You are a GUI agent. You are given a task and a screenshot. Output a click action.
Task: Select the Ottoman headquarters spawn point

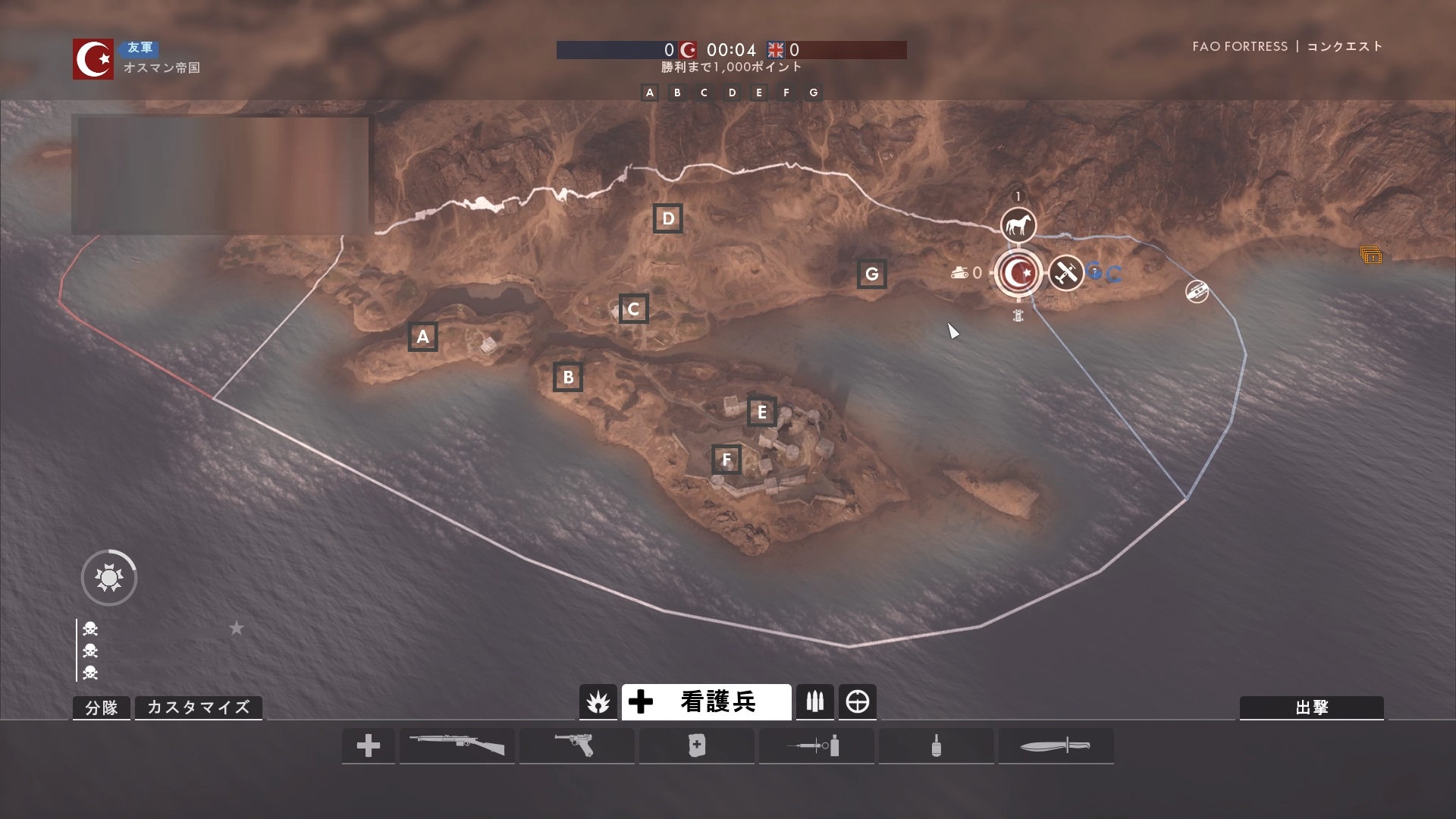click(x=1018, y=272)
